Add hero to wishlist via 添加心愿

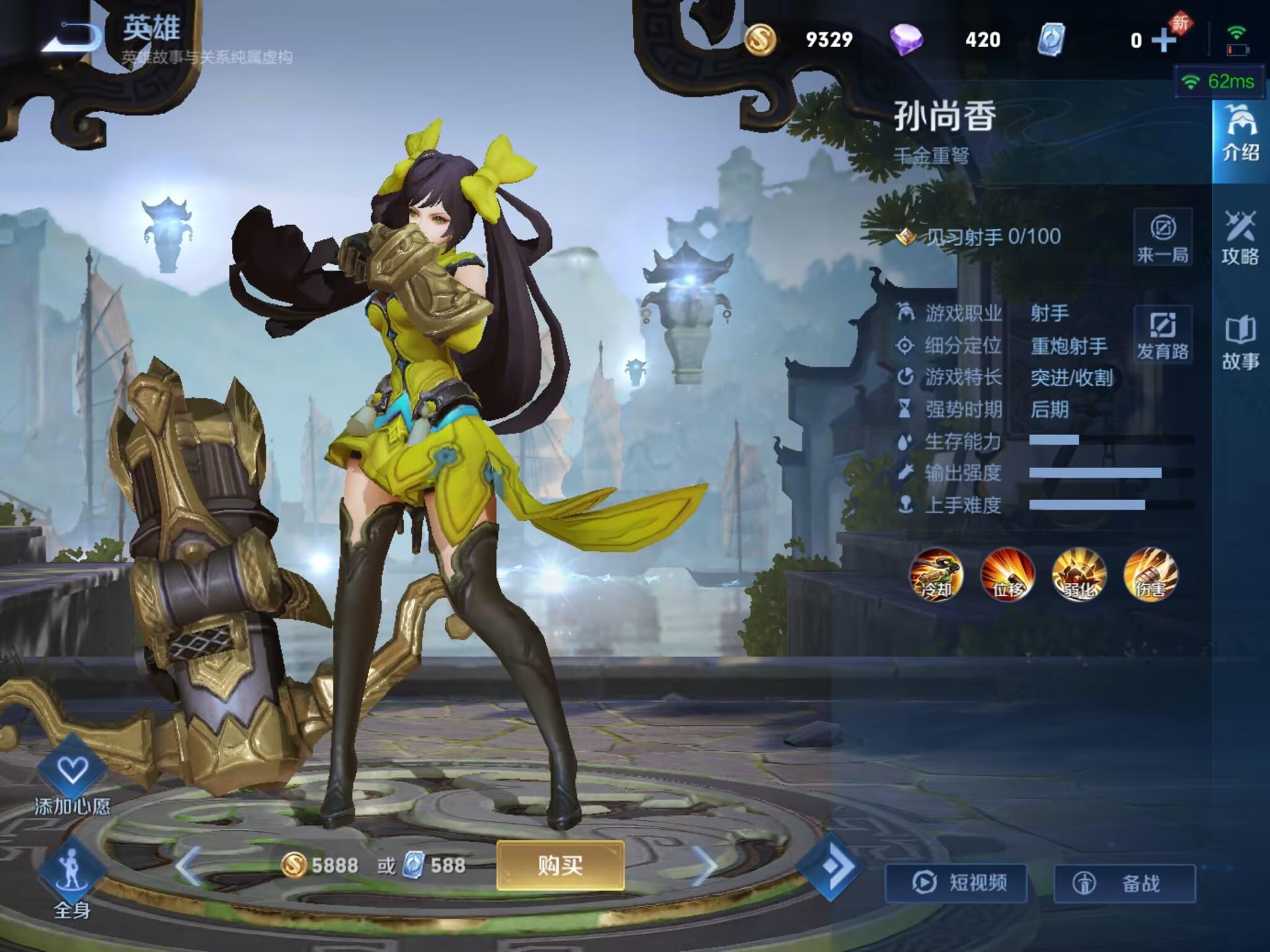(x=72, y=775)
